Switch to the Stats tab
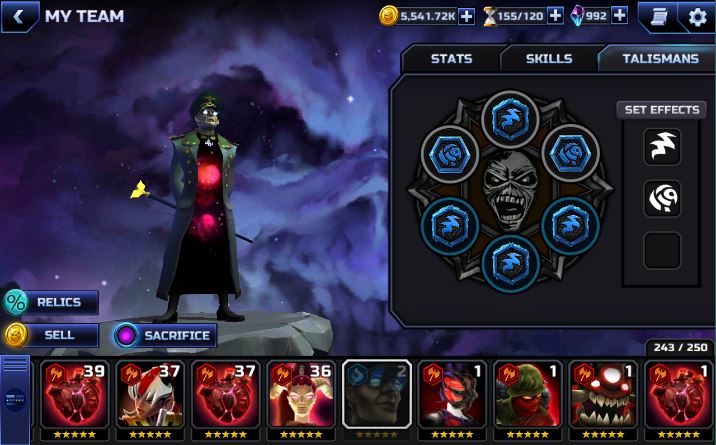Image resolution: width=716 pixels, height=445 pixels. [x=451, y=59]
